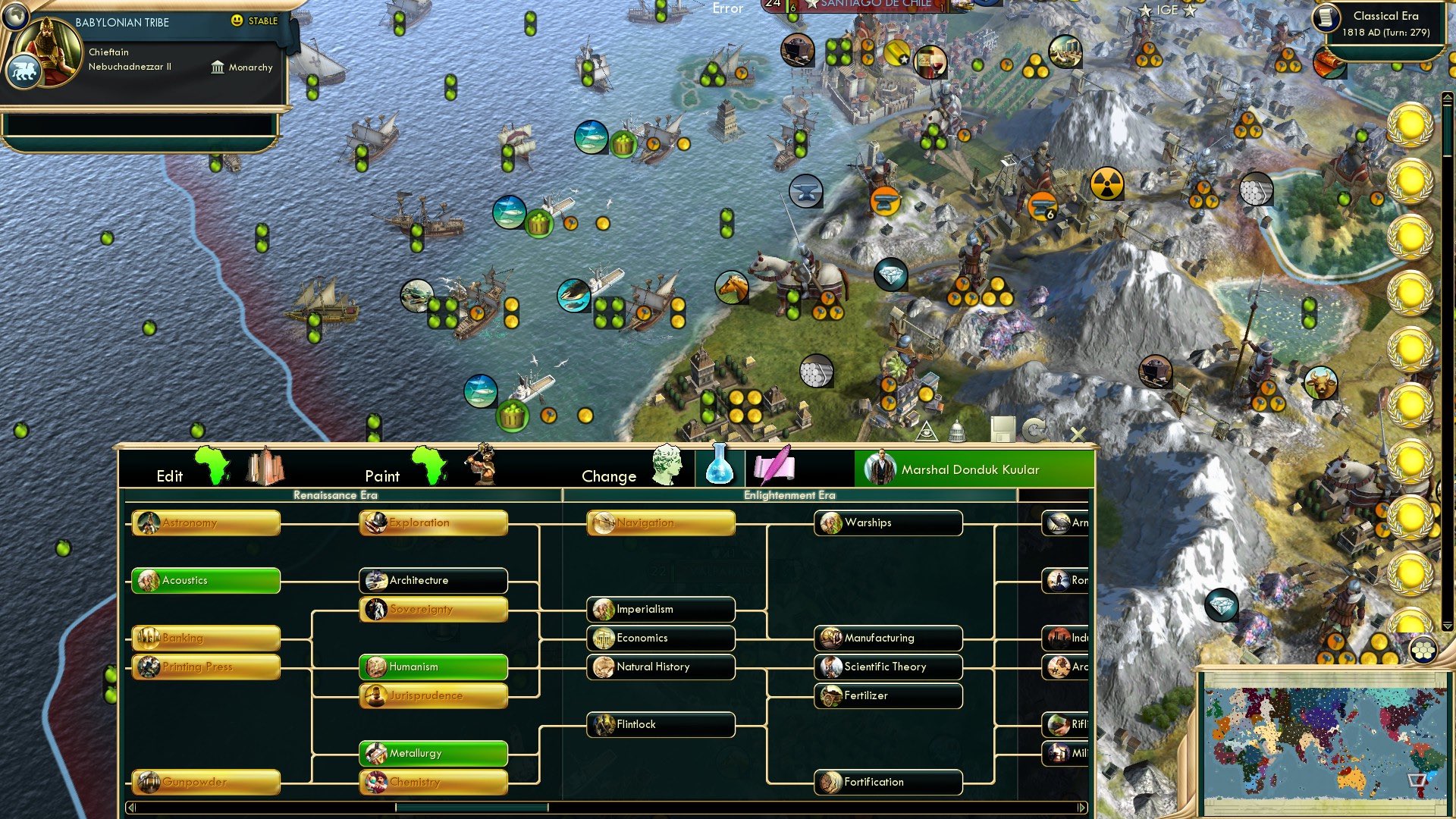Switch to the Edit tab
Image resolution: width=1456 pixels, height=819 pixels.
click(170, 476)
